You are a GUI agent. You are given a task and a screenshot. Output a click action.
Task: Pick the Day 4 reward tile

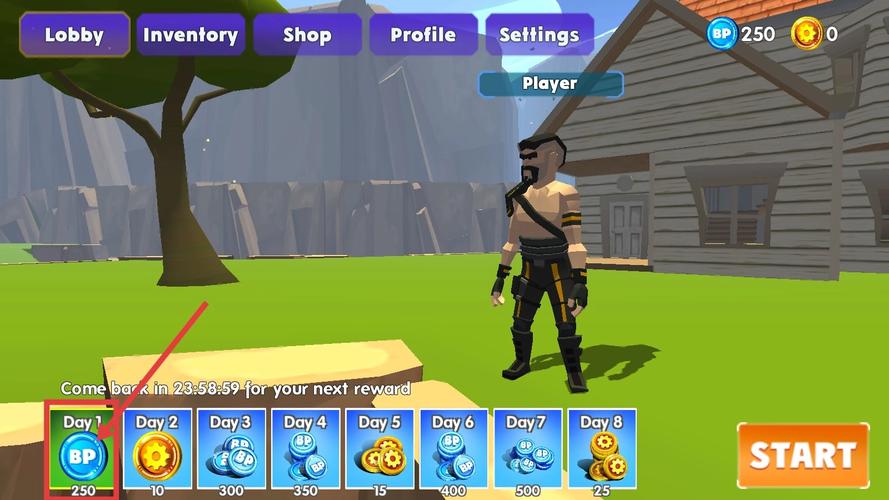305,450
